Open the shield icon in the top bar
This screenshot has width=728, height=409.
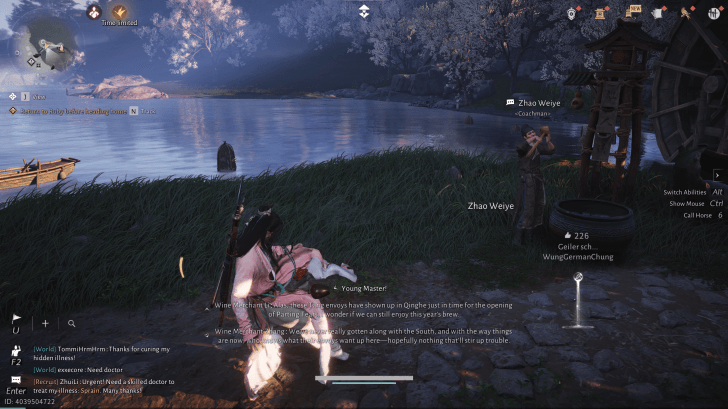(x=571, y=13)
